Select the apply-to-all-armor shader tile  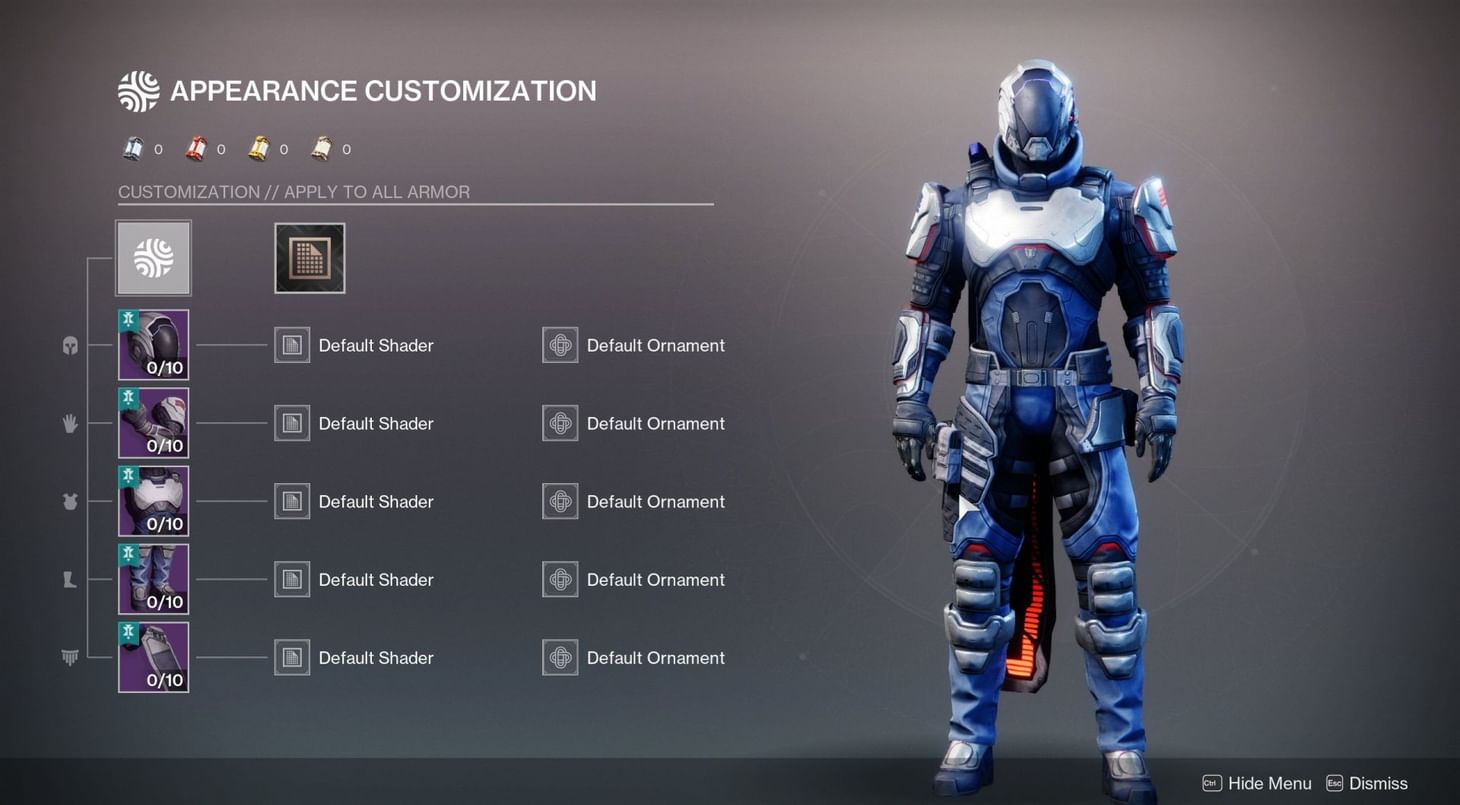(x=309, y=257)
